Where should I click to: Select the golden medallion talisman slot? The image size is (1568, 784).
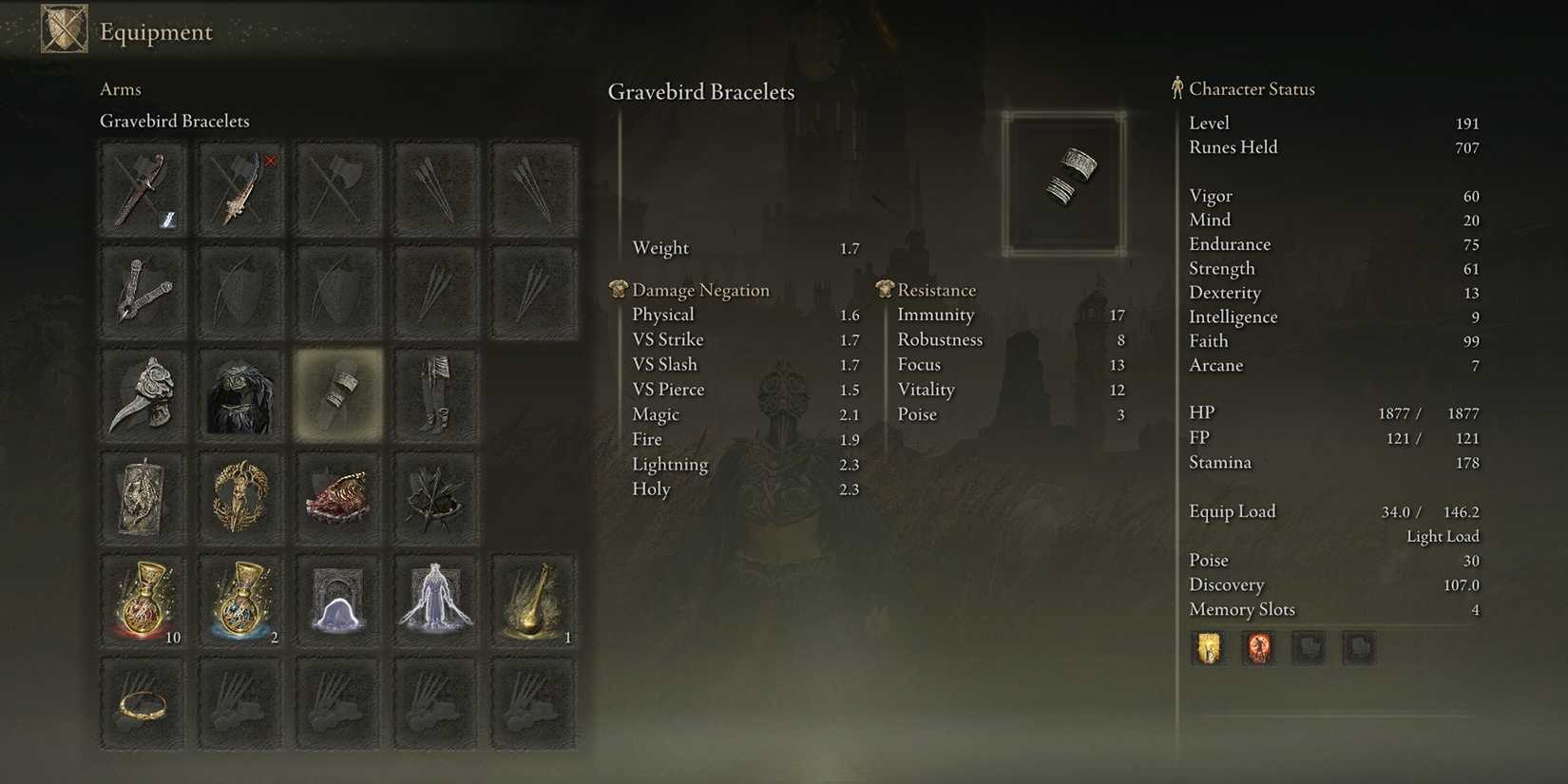coord(240,496)
